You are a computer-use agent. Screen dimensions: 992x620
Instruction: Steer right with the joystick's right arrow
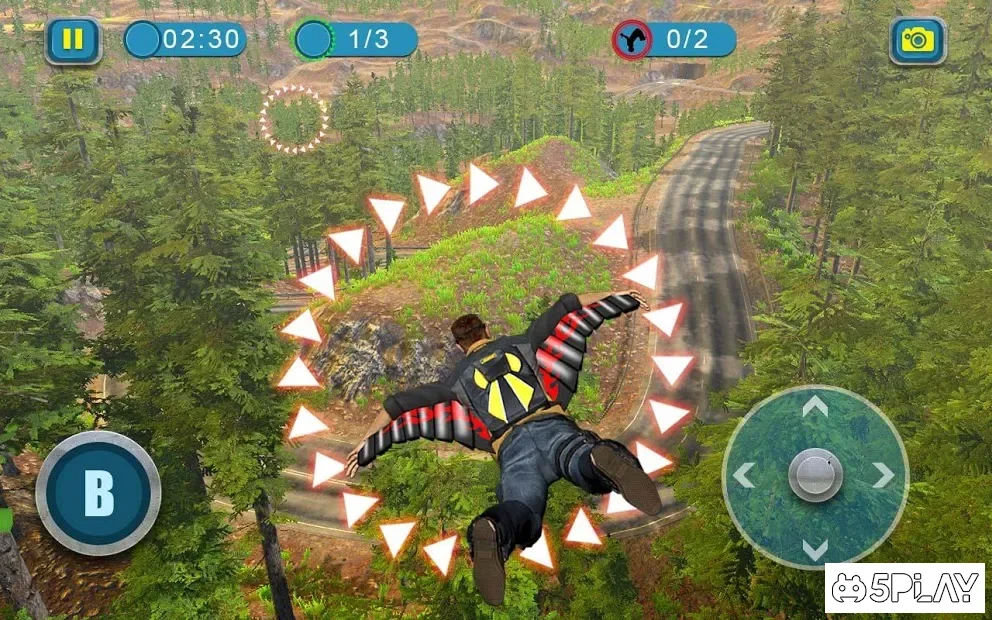(x=883, y=476)
